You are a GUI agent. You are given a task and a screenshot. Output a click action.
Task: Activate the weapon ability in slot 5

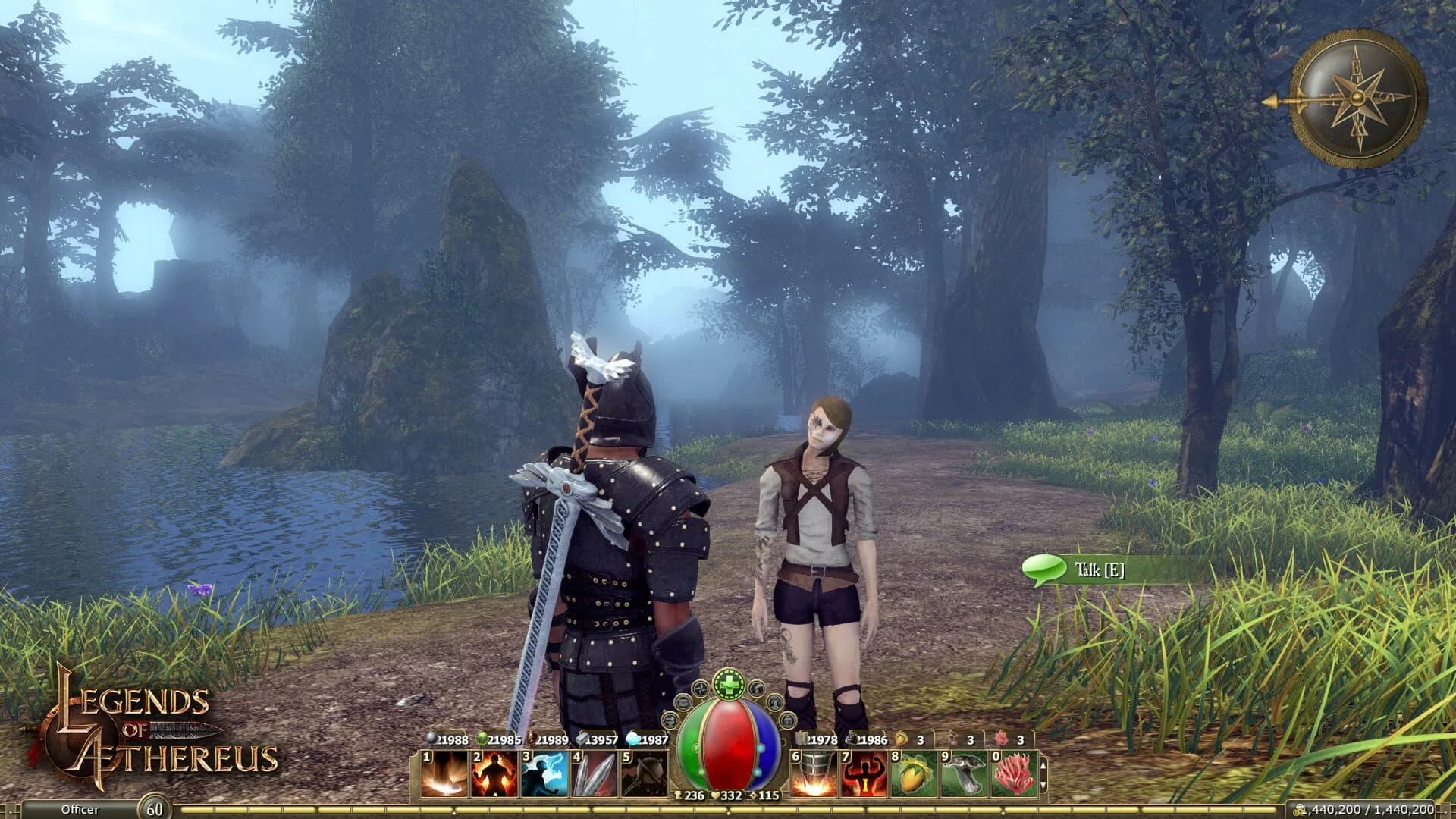coord(645,774)
